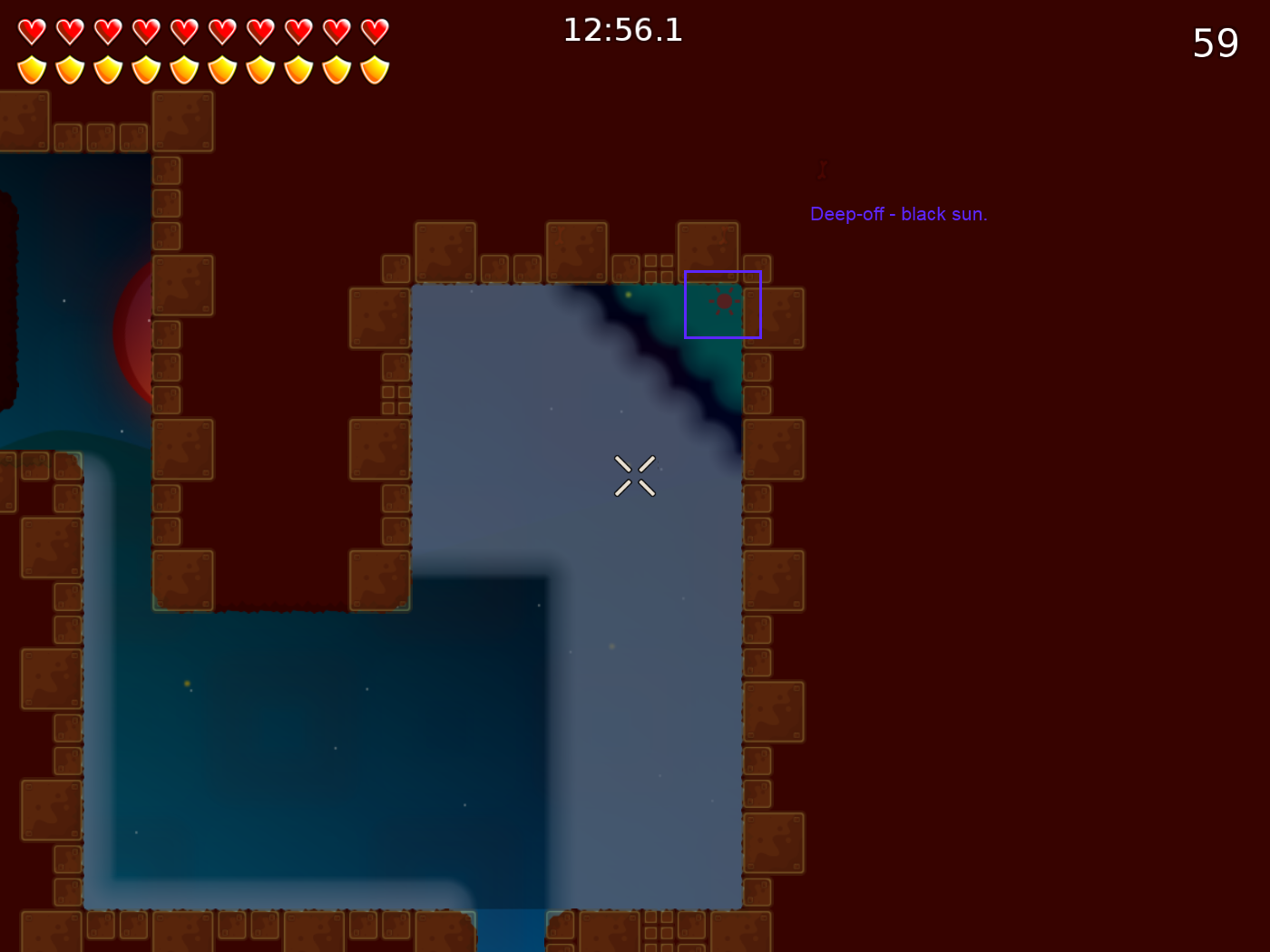
Task: Click the middle shield icon in the armor row
Action: 183,69
